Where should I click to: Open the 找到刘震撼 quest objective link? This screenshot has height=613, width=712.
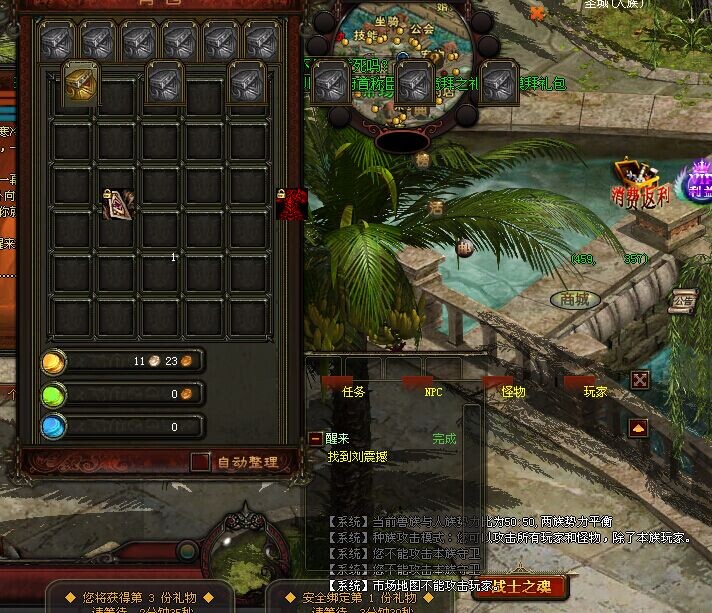pyautogui.click(x=357, y=456)
